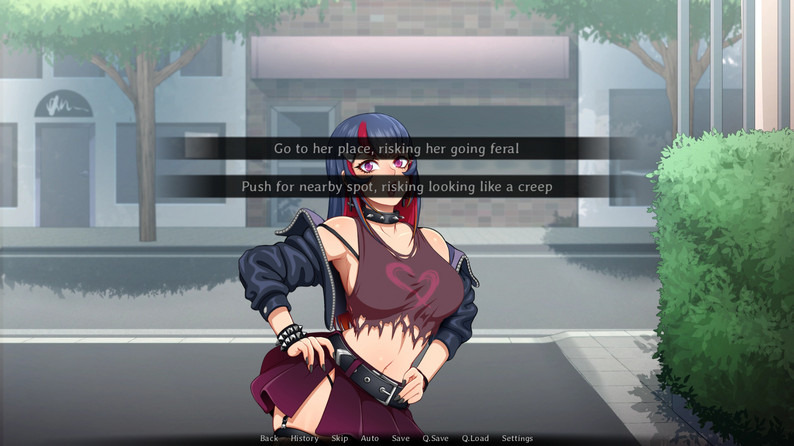The image size is (794, 446).
Task: Perform a quick save with Q.Save
Action: pos(435,438)
